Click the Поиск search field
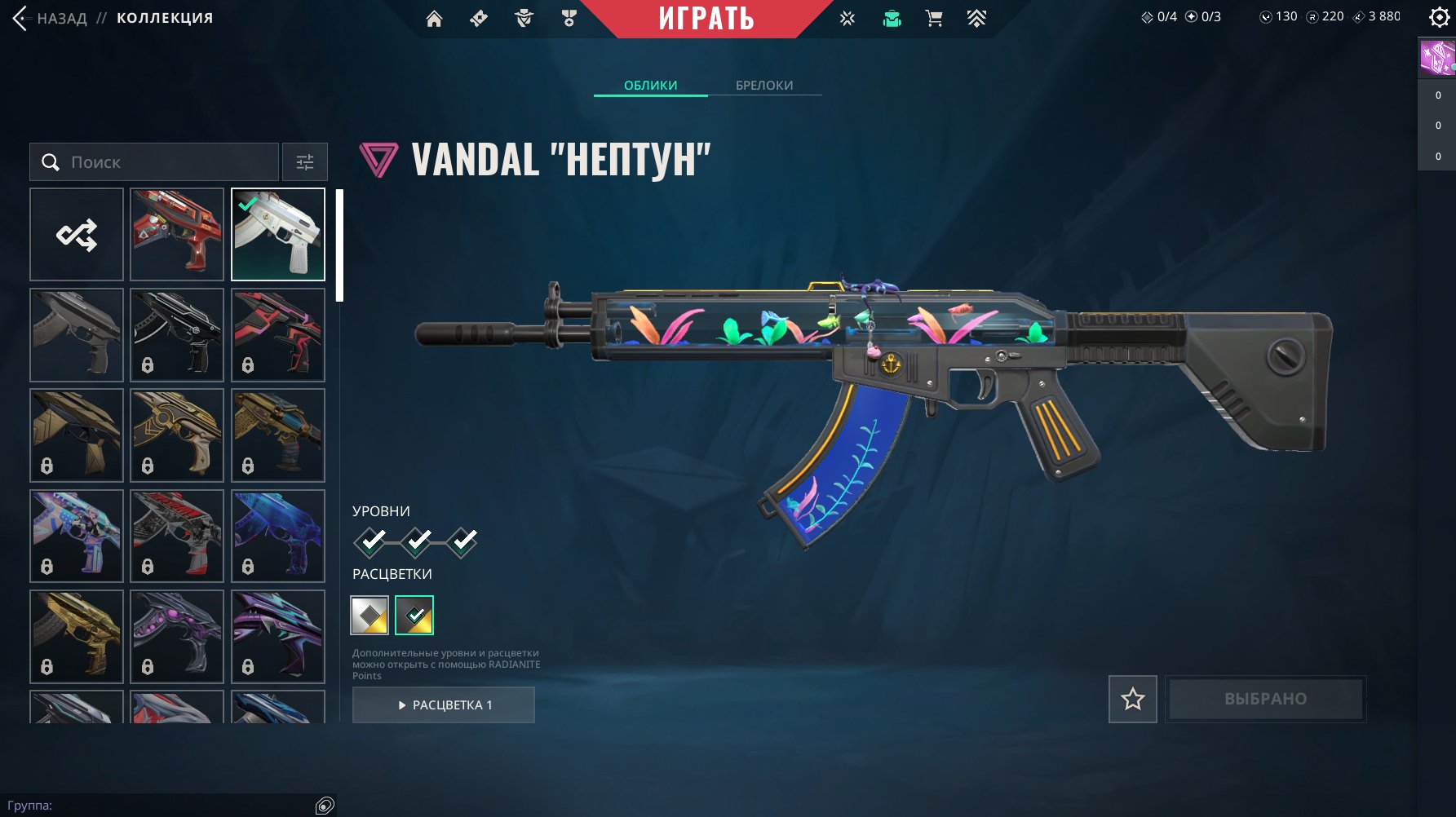Viewport: 1456px width, 817px height. [155, 162]
